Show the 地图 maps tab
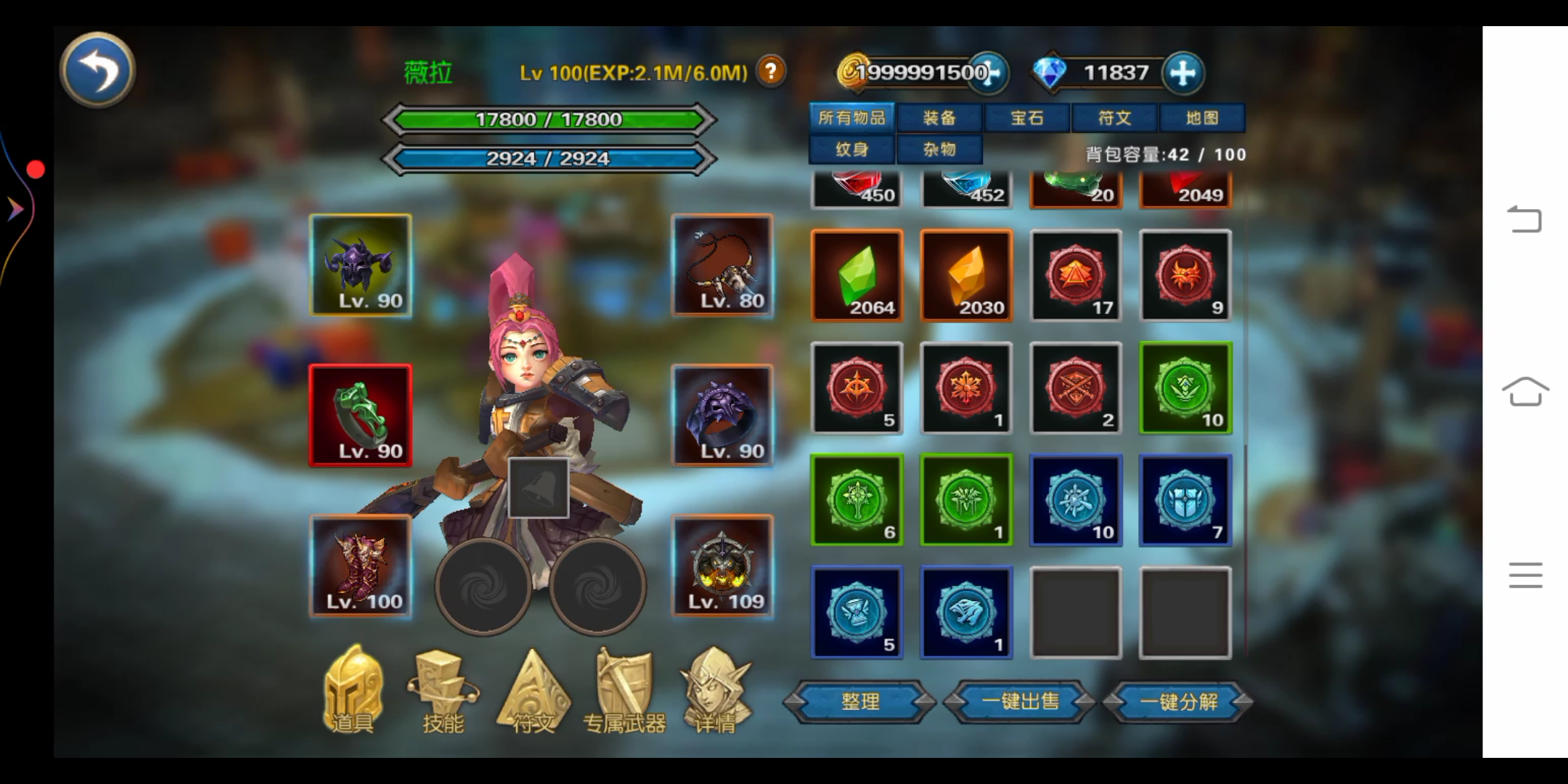This screenshot has height=784, width=1568. tap(1201, 118)
